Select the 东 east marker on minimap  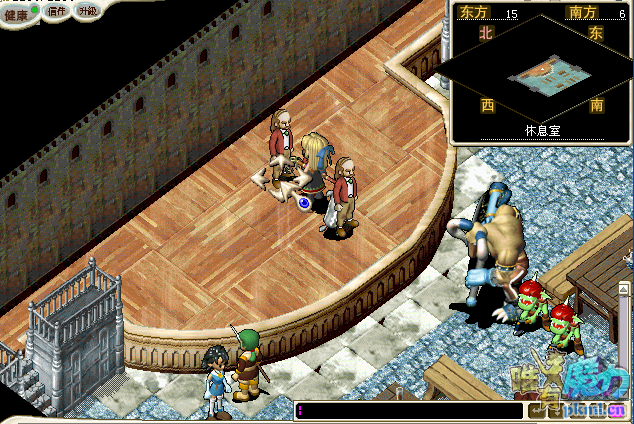(x=596, y=32)
